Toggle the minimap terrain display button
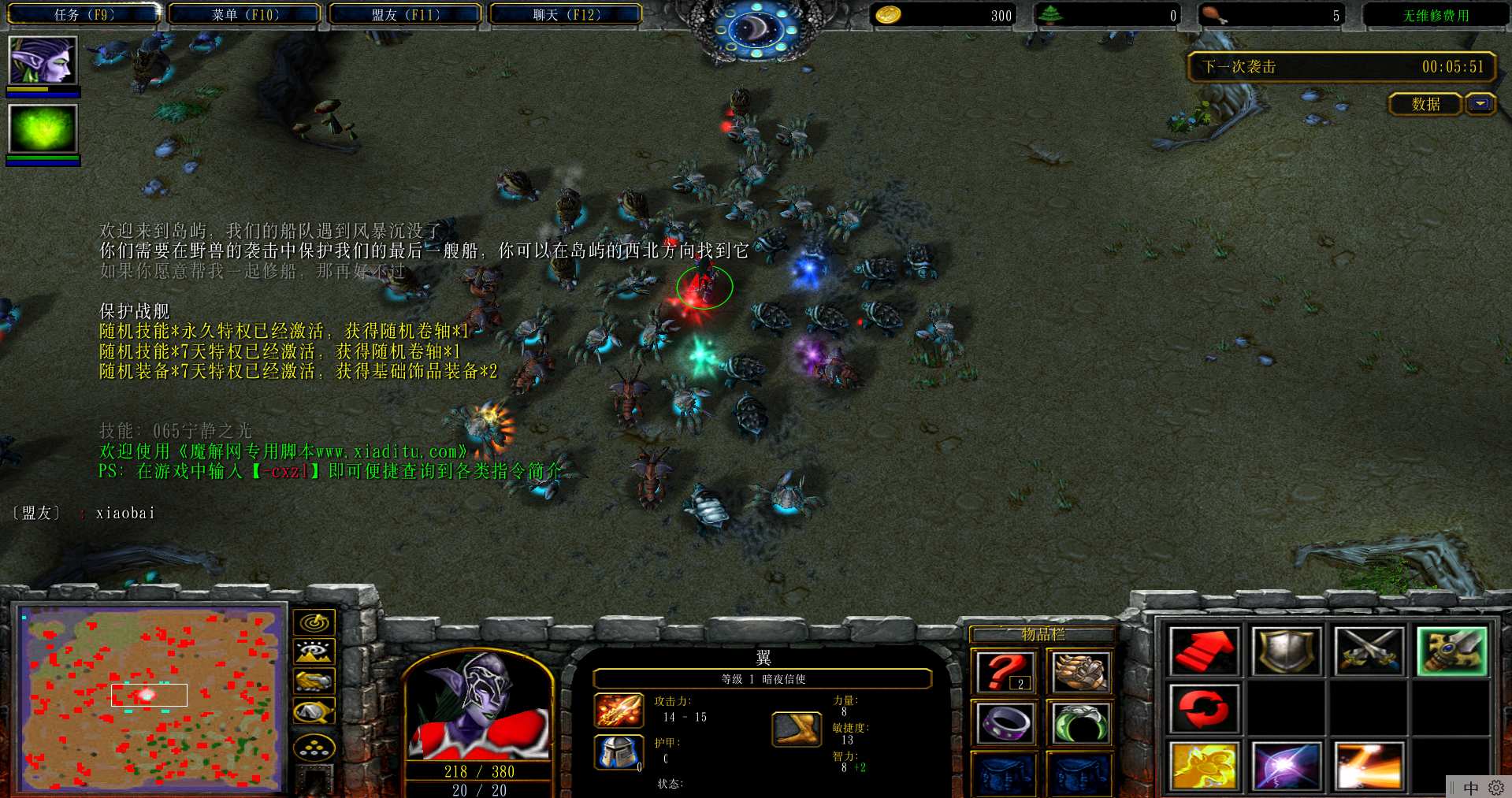This screenshot has height=798, width=1512. pos(314,652)
